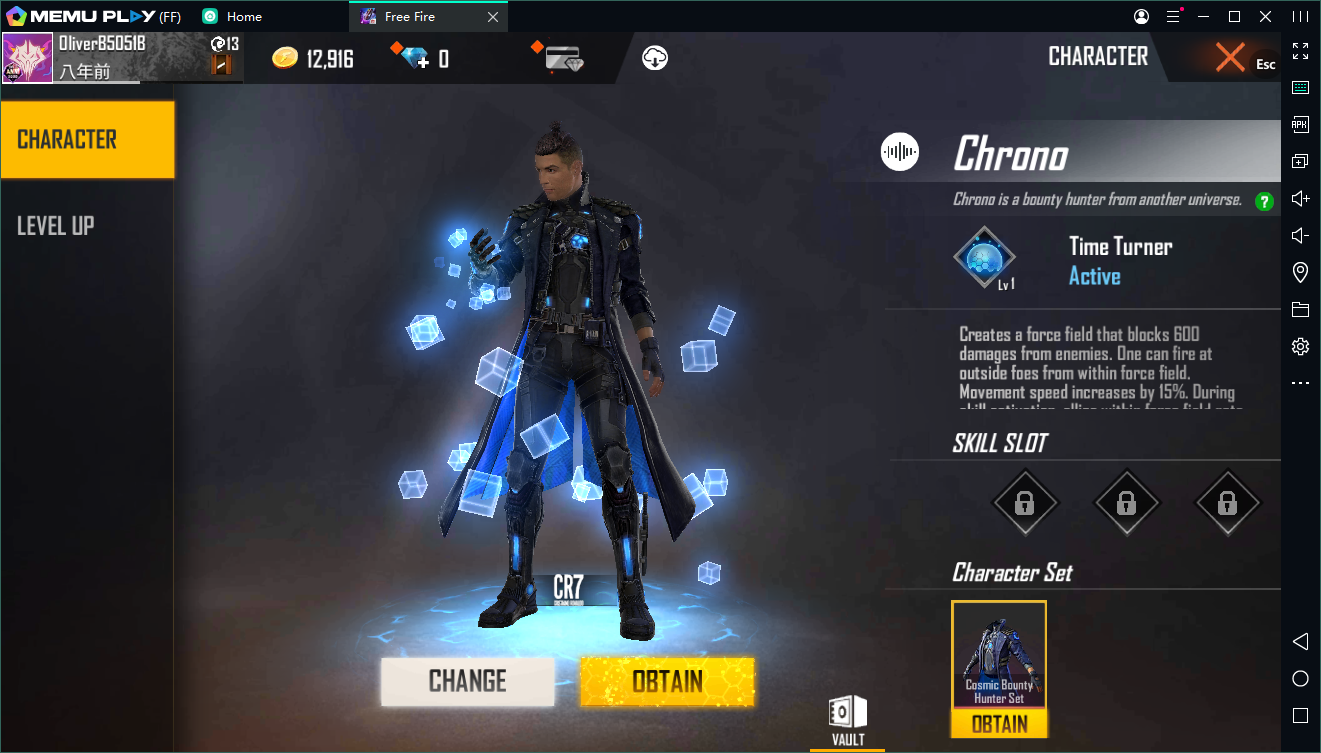Open the MEmu settings gear icon
Screen dimensions: 1321x753
click(1300, 347)
